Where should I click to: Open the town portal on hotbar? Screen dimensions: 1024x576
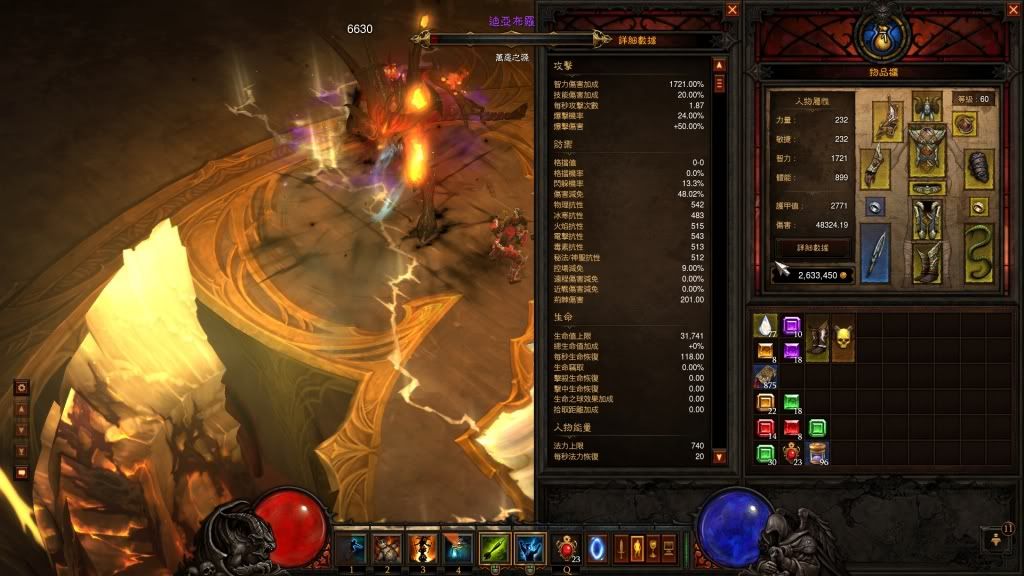596,547
